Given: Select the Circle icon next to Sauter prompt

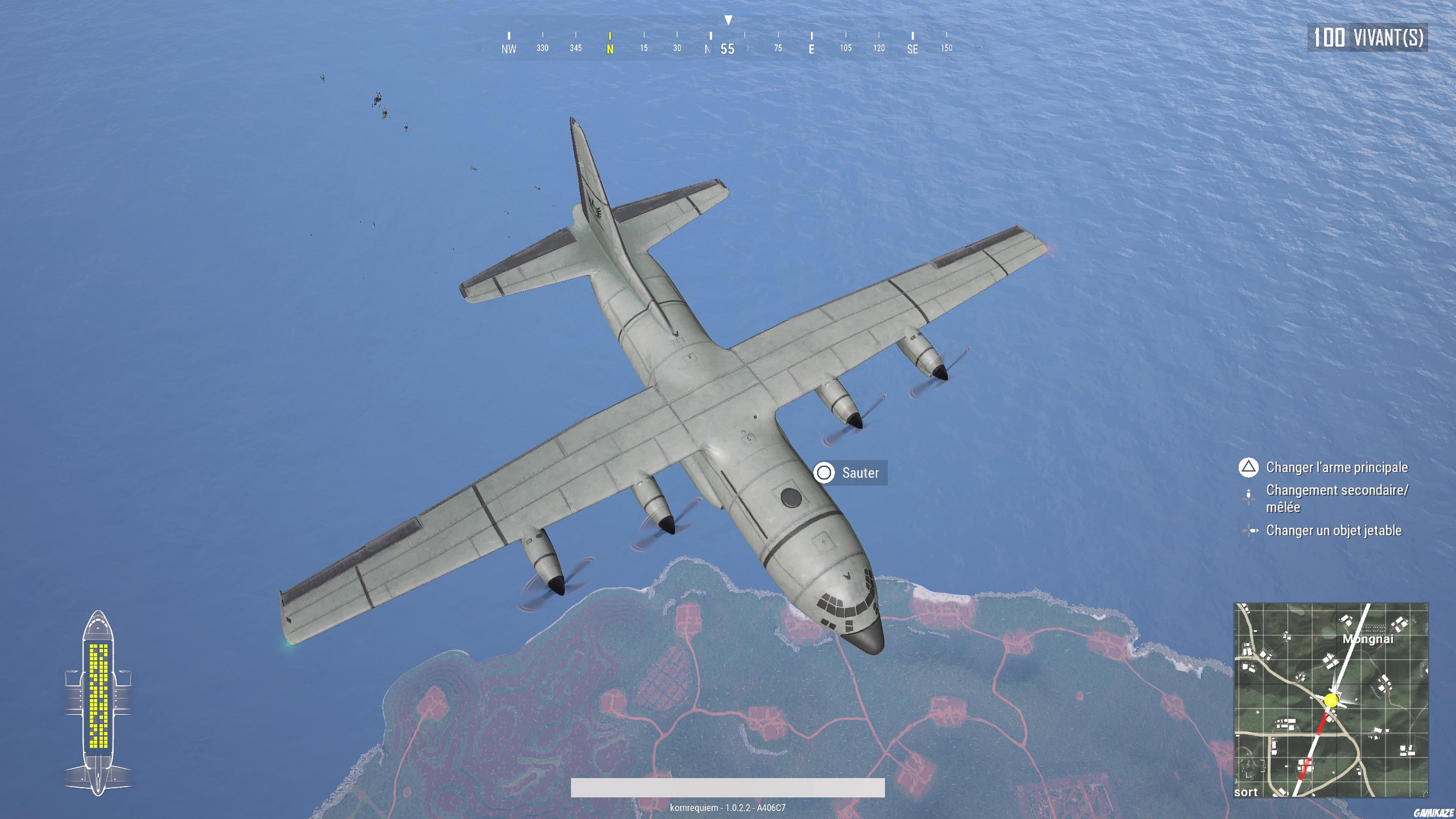Looking at the screenshot, I should [x=825, y=473].
